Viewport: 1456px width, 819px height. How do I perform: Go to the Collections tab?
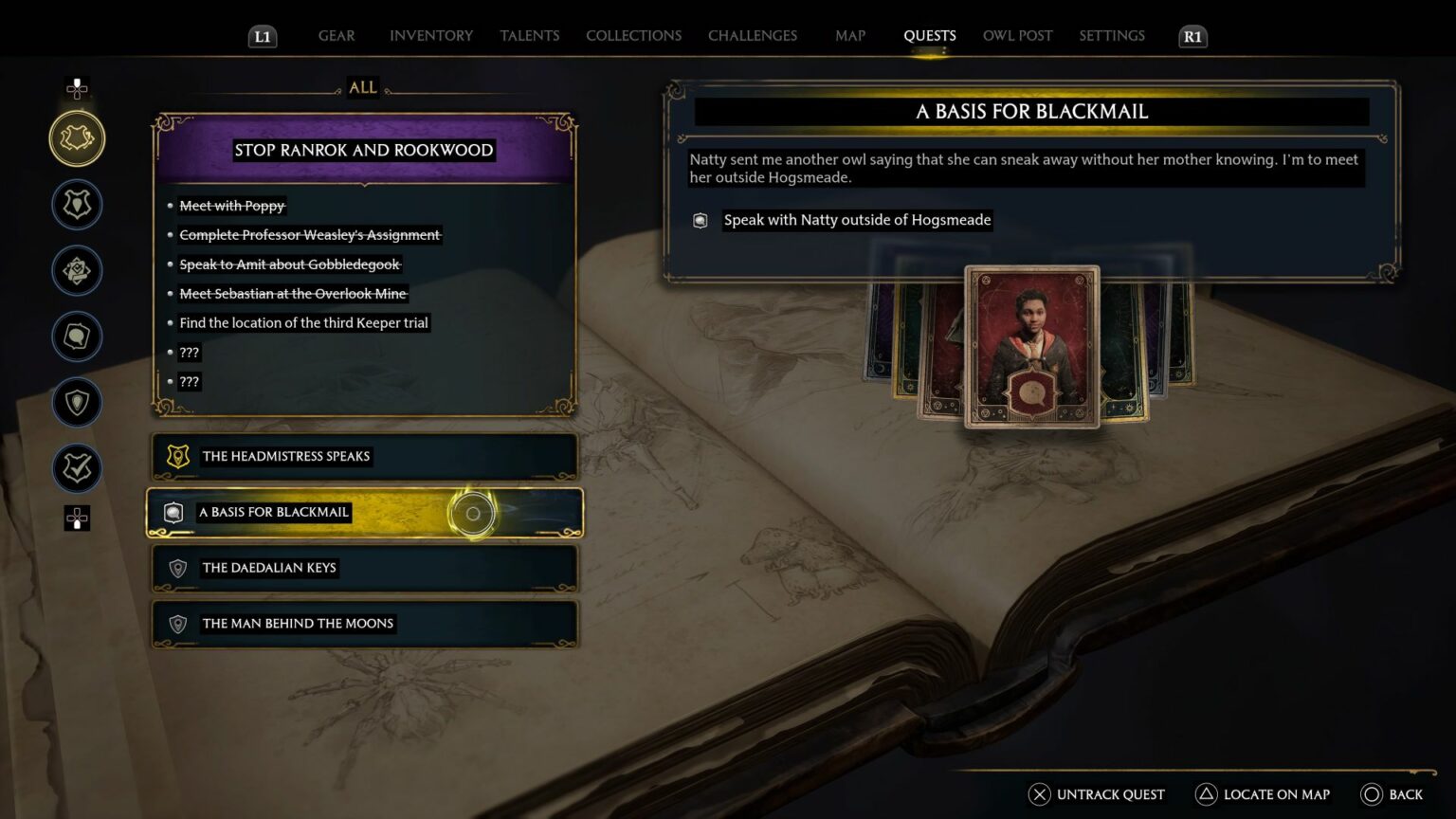pos(633,36)
